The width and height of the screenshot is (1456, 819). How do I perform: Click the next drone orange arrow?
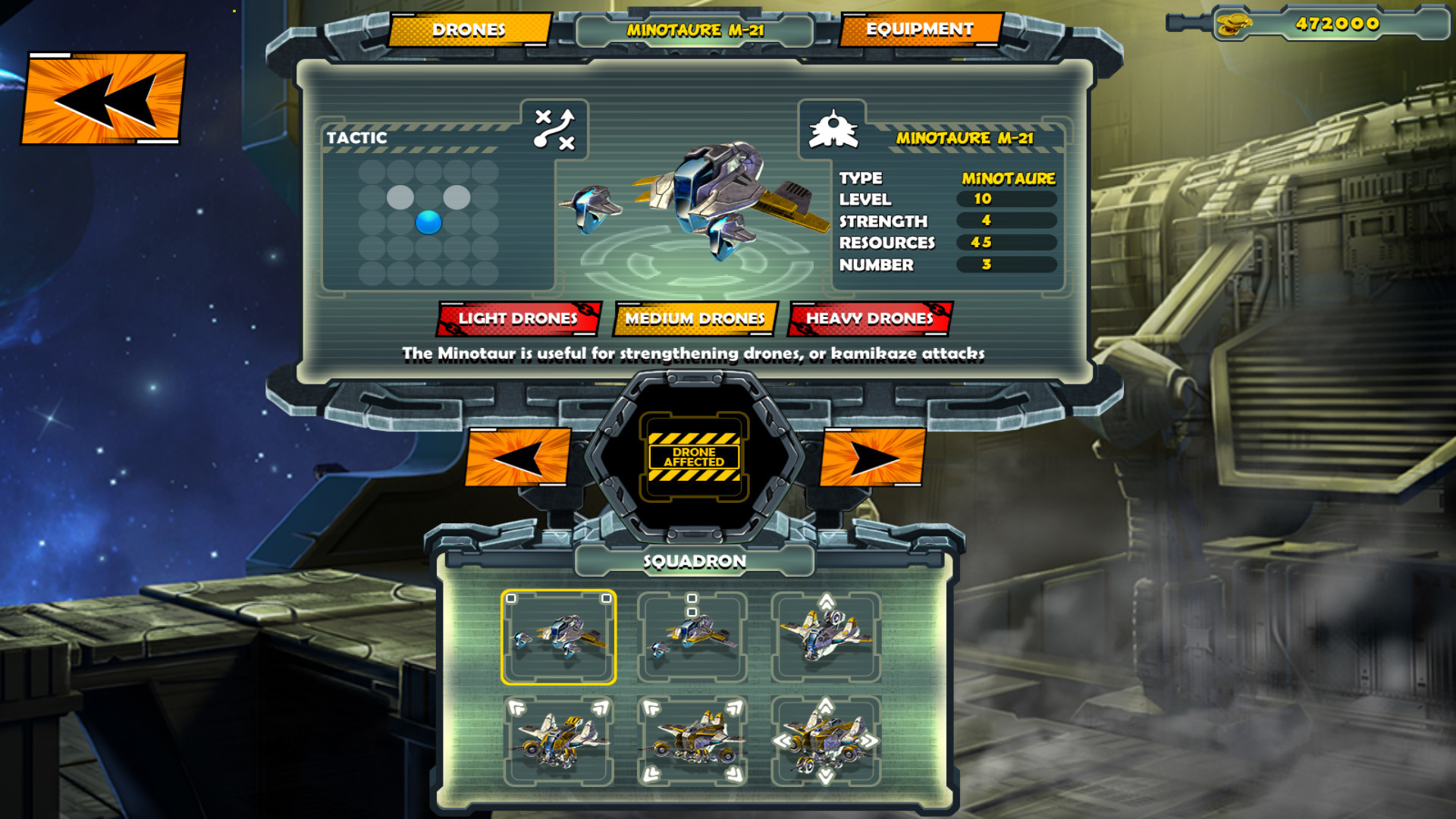coord(871,455)
